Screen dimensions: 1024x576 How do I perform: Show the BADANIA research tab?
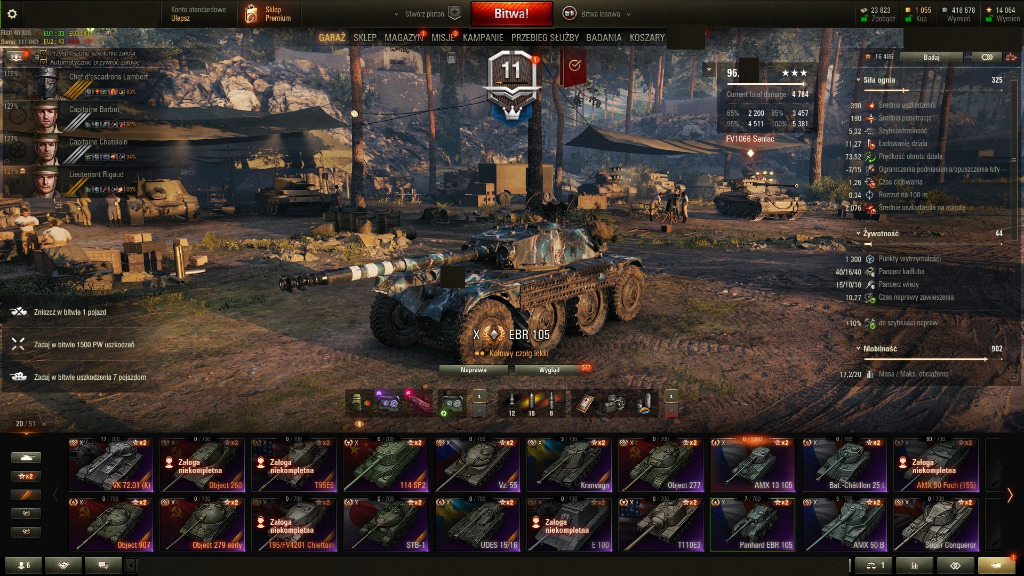click(604, 37)
